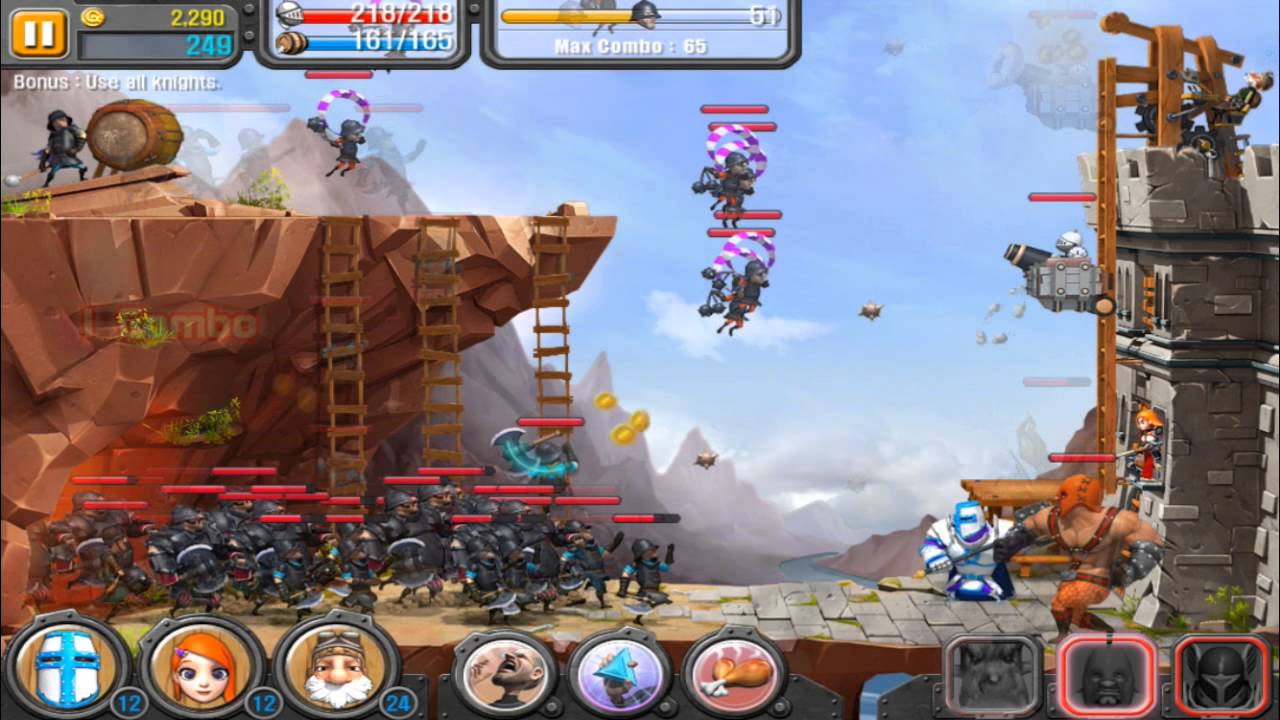
Task: Pause the game with the orange button
Action: pos(39,33)
